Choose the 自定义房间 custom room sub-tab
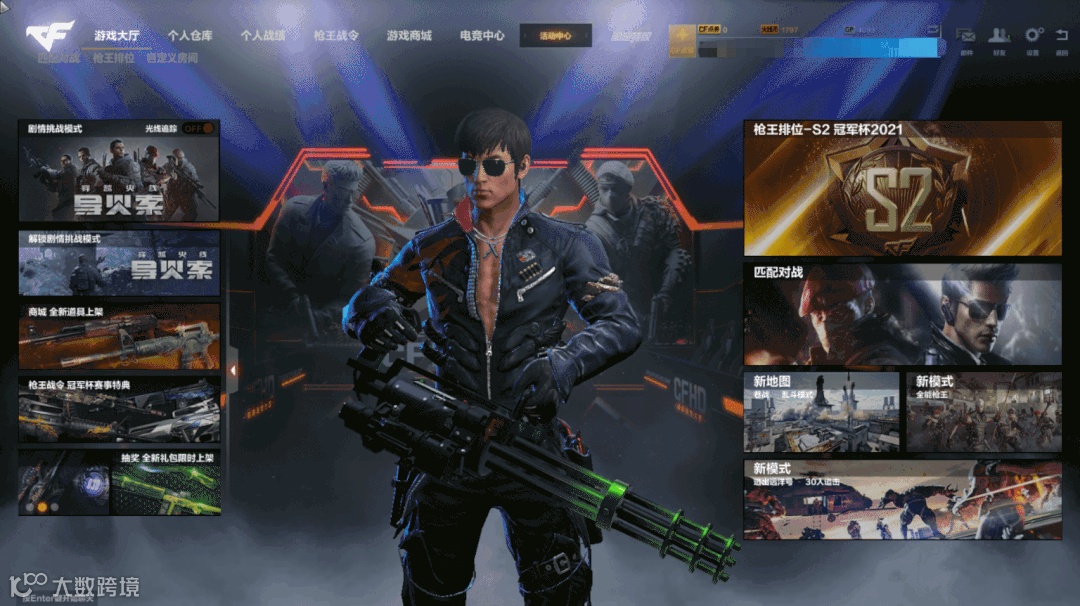Screen dimensions: 1080x606 tap(172, 59)
